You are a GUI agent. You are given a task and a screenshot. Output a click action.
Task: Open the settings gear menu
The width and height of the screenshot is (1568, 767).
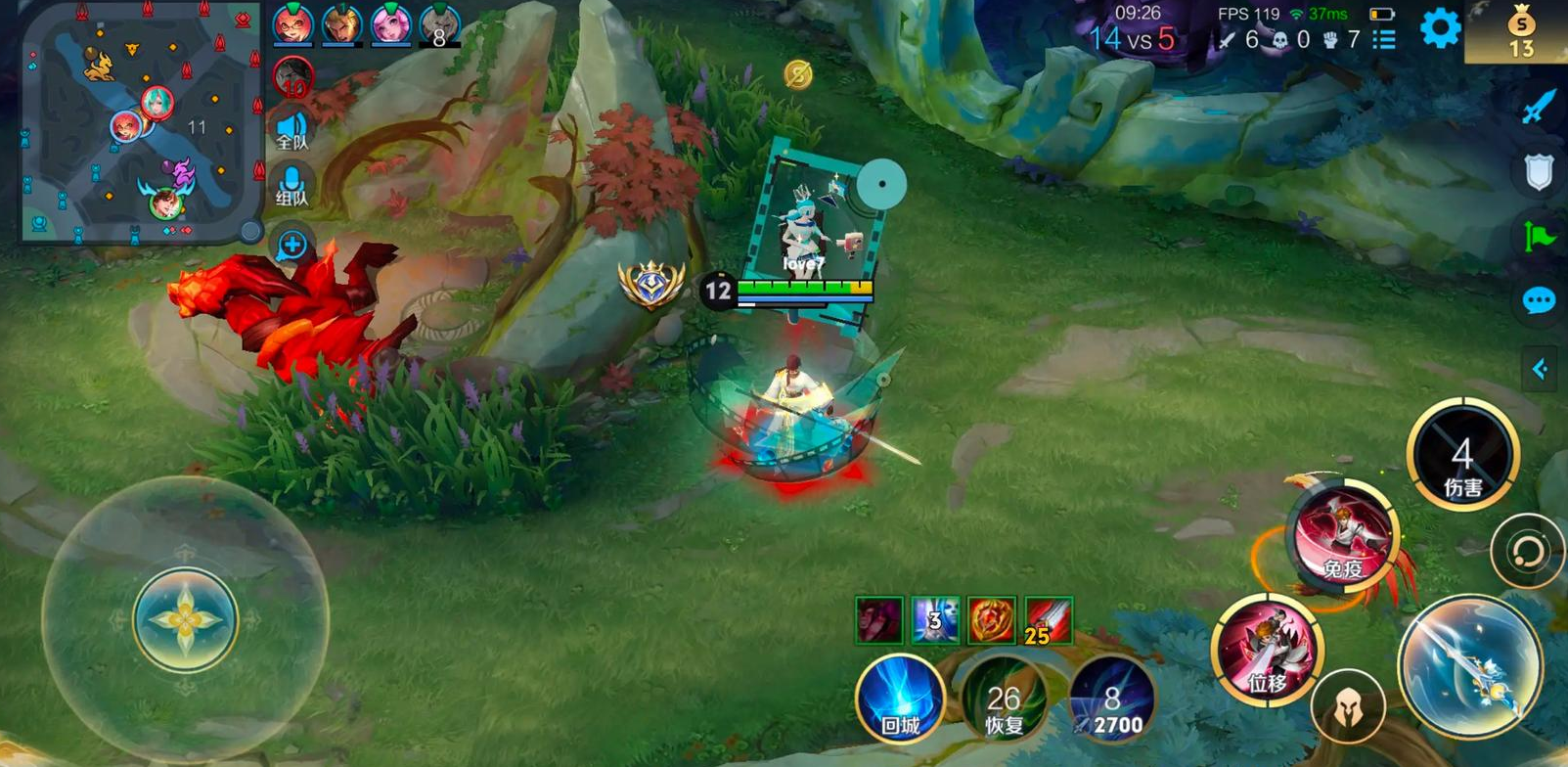[x=1440, y=28]
